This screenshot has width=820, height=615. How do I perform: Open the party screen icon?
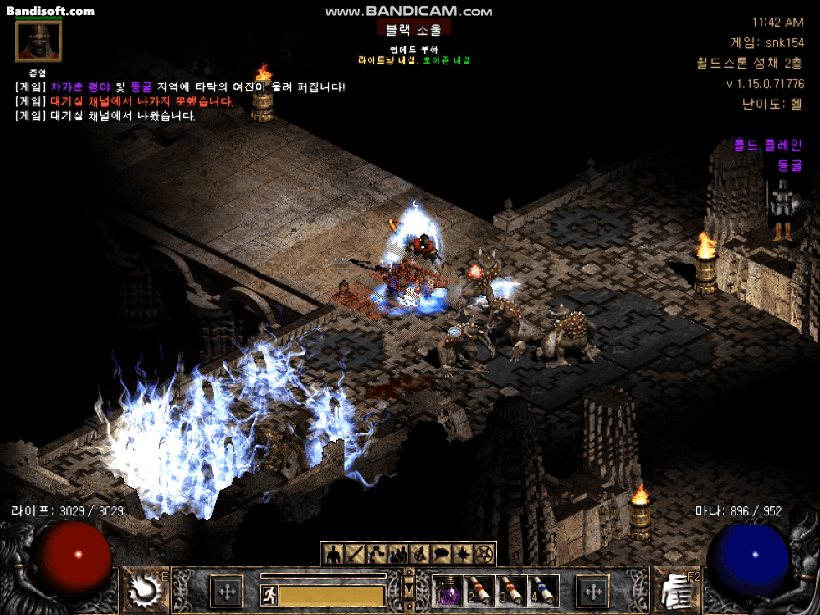400,553
